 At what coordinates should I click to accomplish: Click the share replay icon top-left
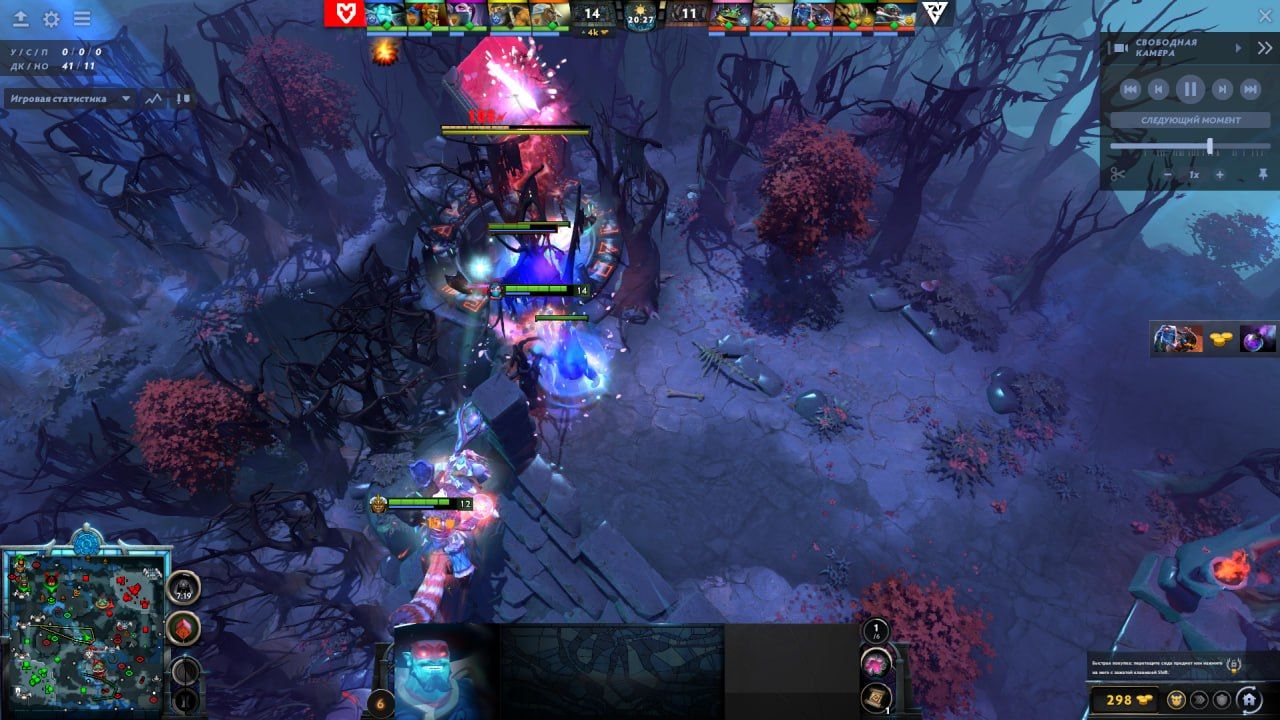tap(20, 17)
